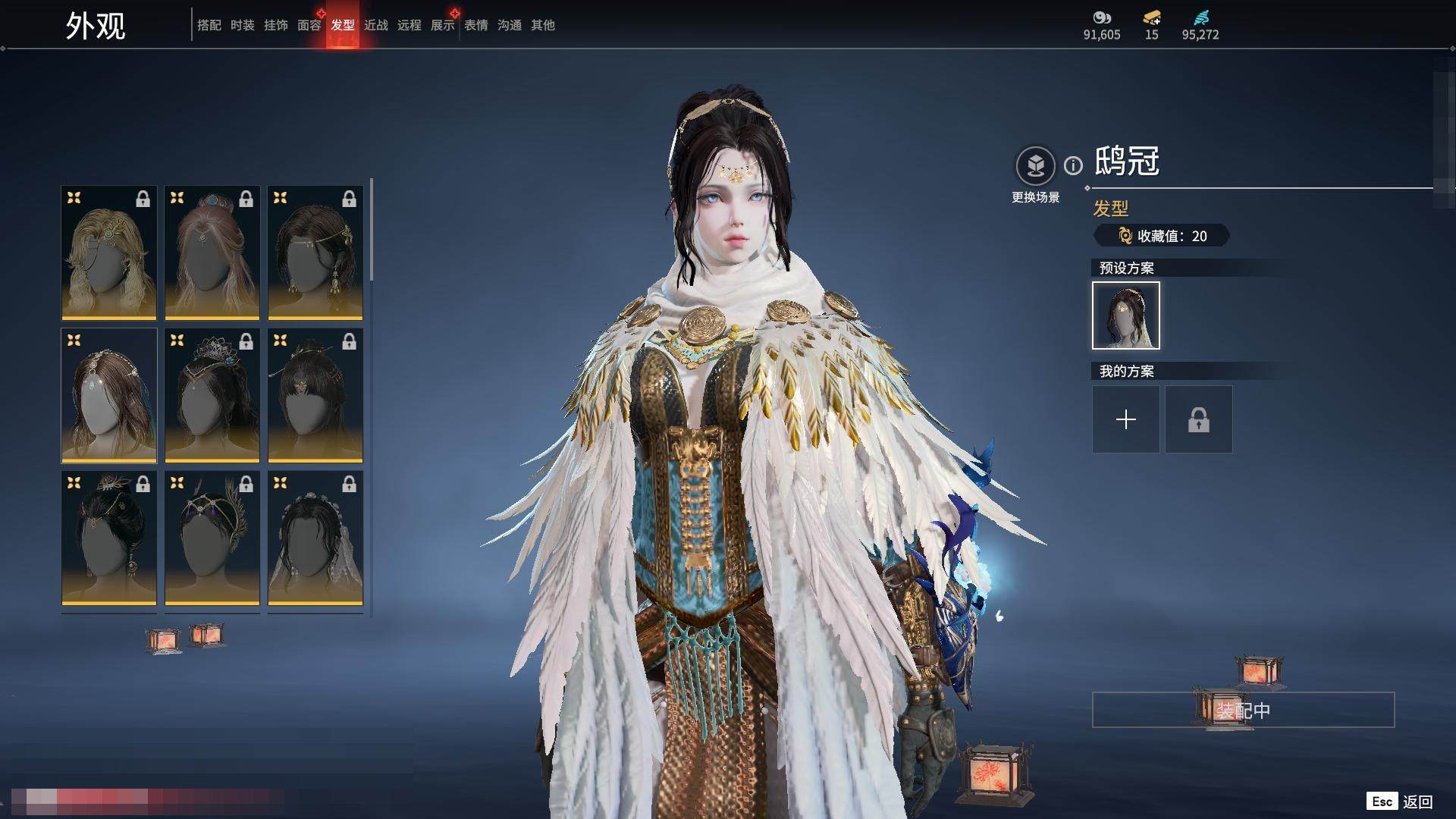The height and width of the screenshot is (819, 1456).
Task: Open the 表情 tab
Action: click(x=475, y=25)
